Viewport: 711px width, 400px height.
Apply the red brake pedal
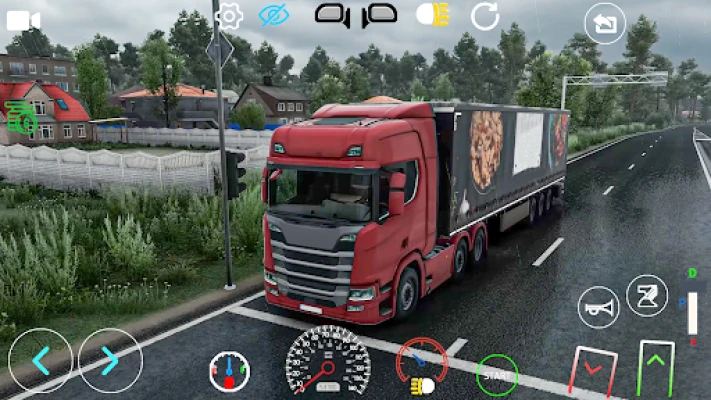pyautogui.click(x=592, y=370)
